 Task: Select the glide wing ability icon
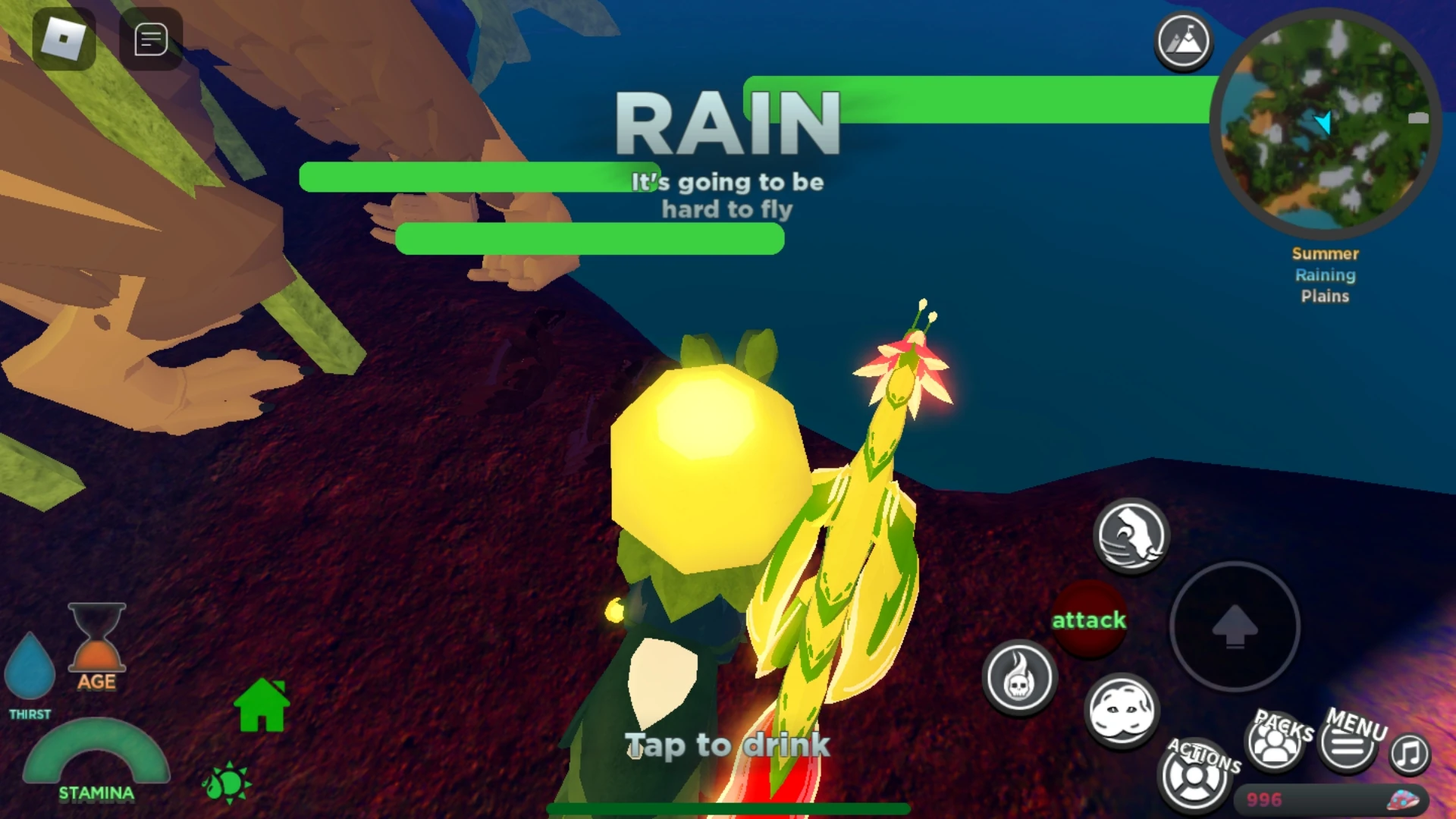click(x=1131, y=535)
